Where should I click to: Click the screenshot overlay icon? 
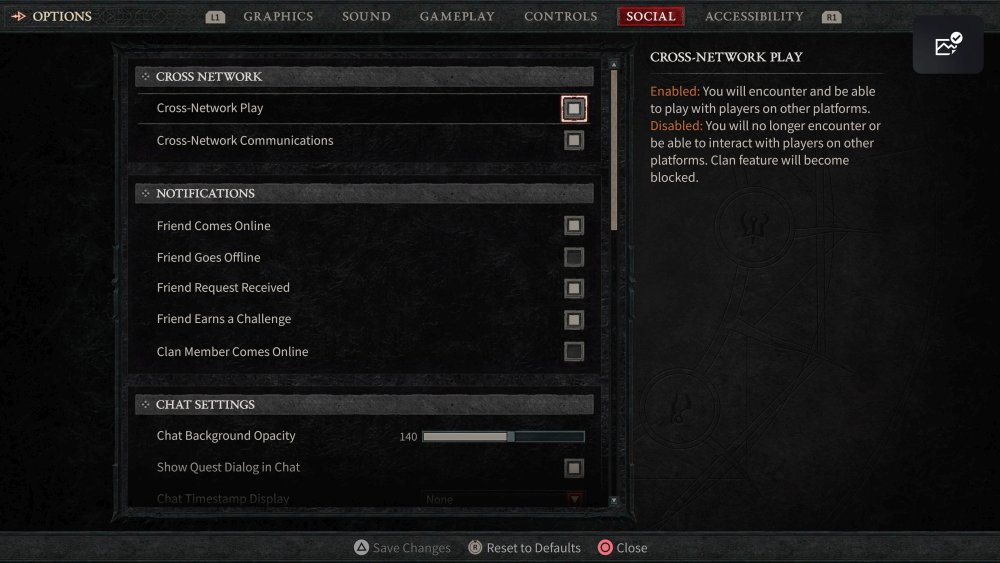[948, 45]
